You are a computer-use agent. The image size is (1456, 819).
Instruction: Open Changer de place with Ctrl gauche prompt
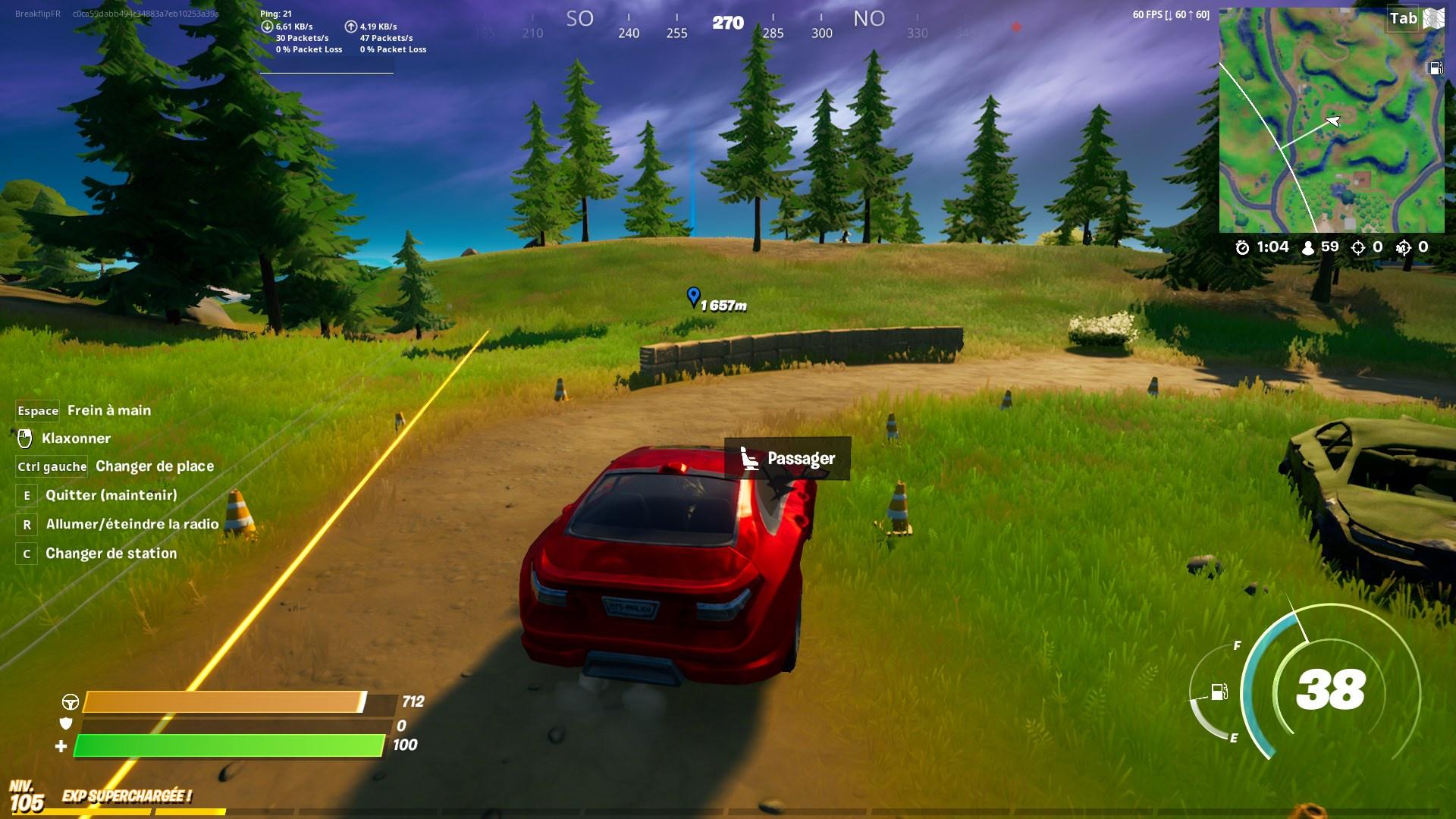pyautogui.click(x=51, y=466)
